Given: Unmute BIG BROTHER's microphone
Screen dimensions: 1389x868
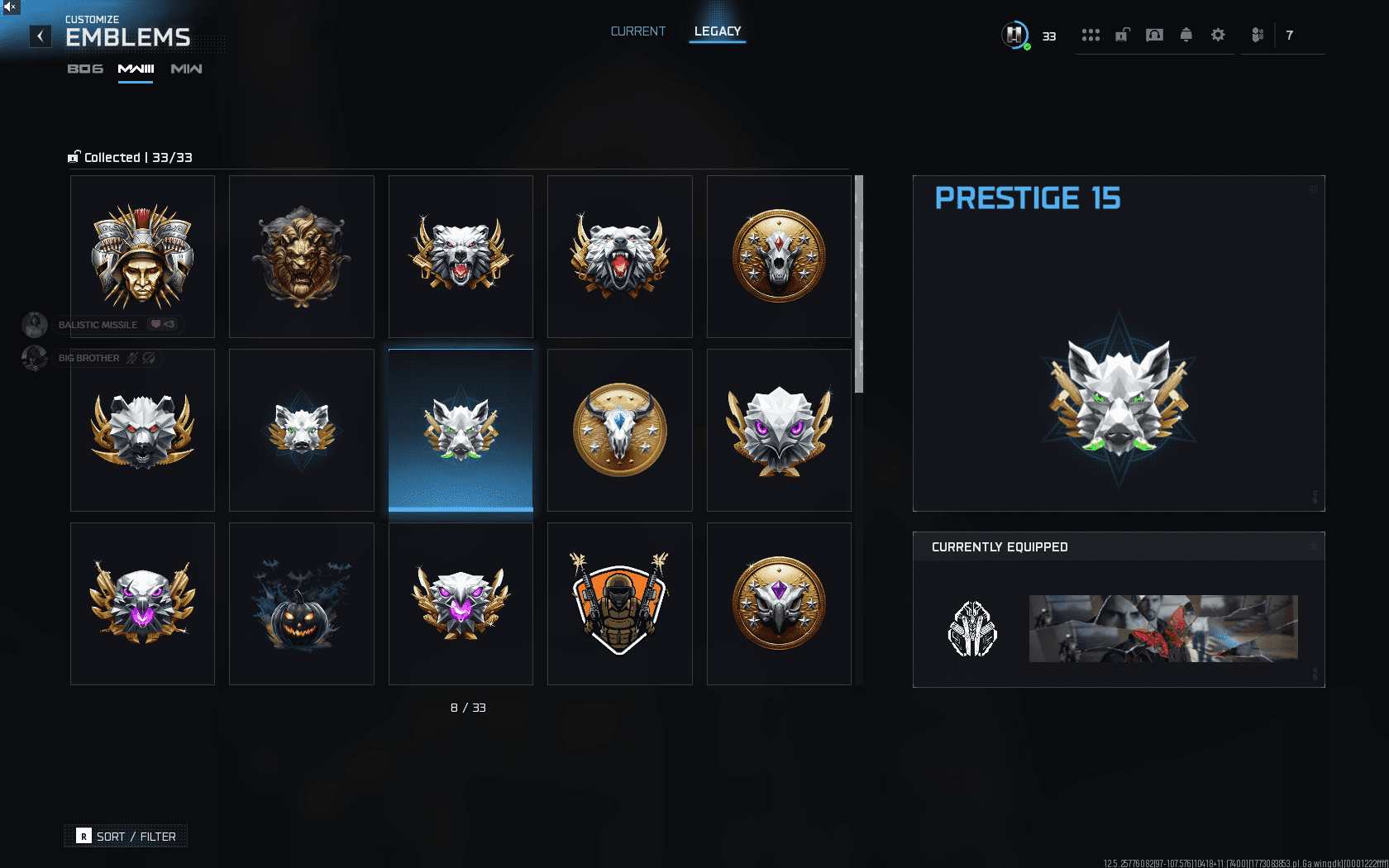Looking at the screenshot, I should tap(131, 358).
